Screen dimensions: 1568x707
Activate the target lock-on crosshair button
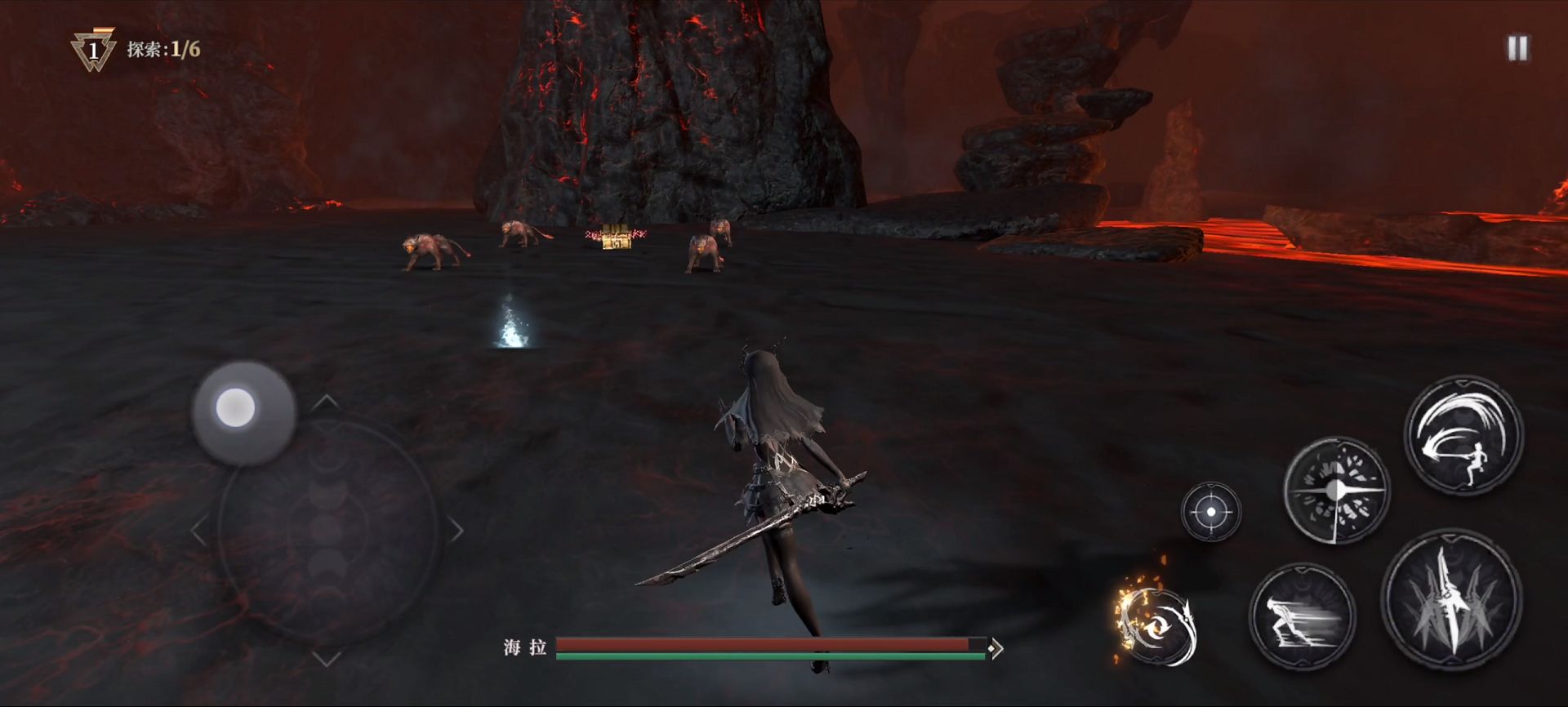coord(1210,512)
